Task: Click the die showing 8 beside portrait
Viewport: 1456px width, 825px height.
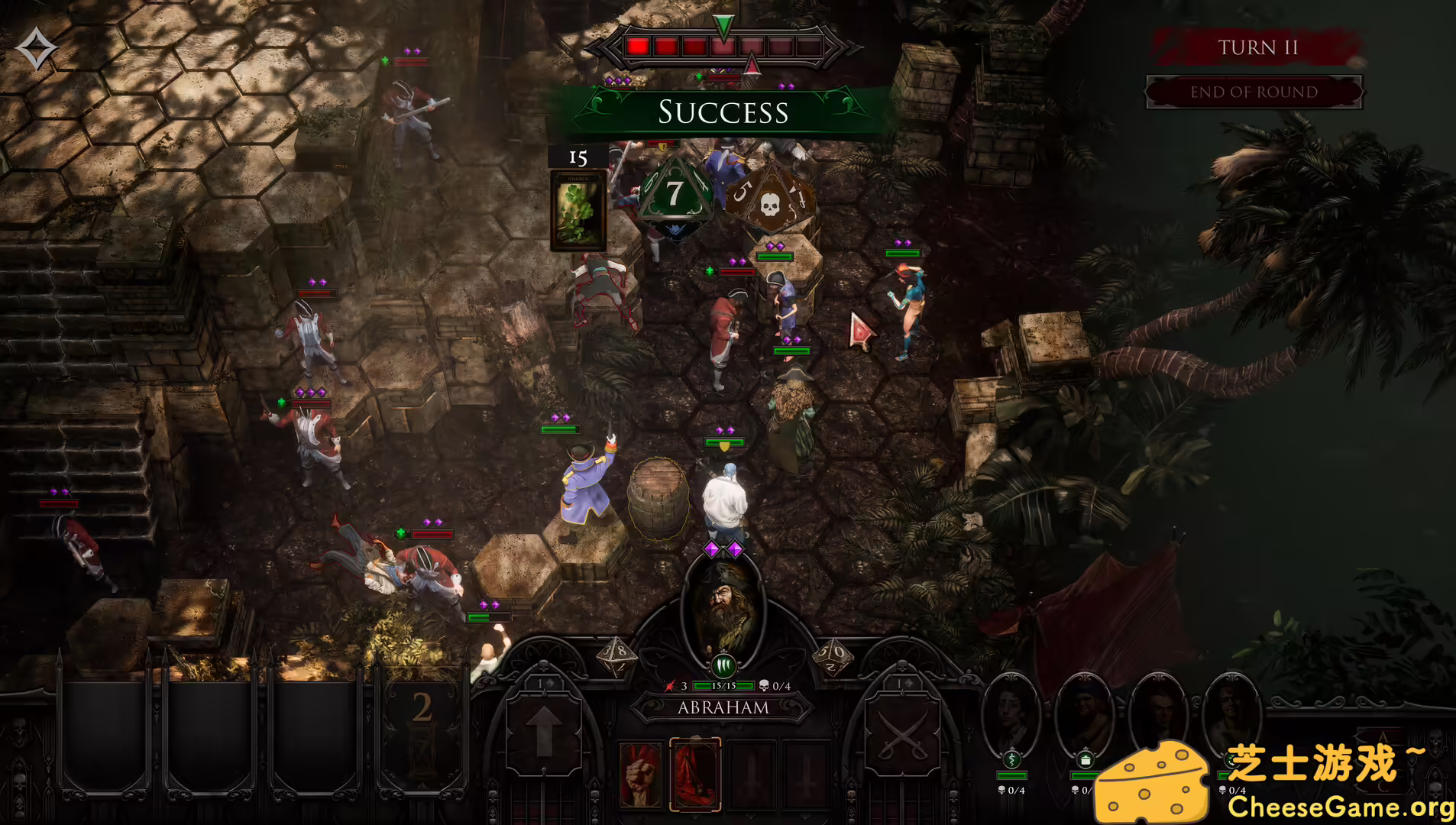Action: [618, 655]
